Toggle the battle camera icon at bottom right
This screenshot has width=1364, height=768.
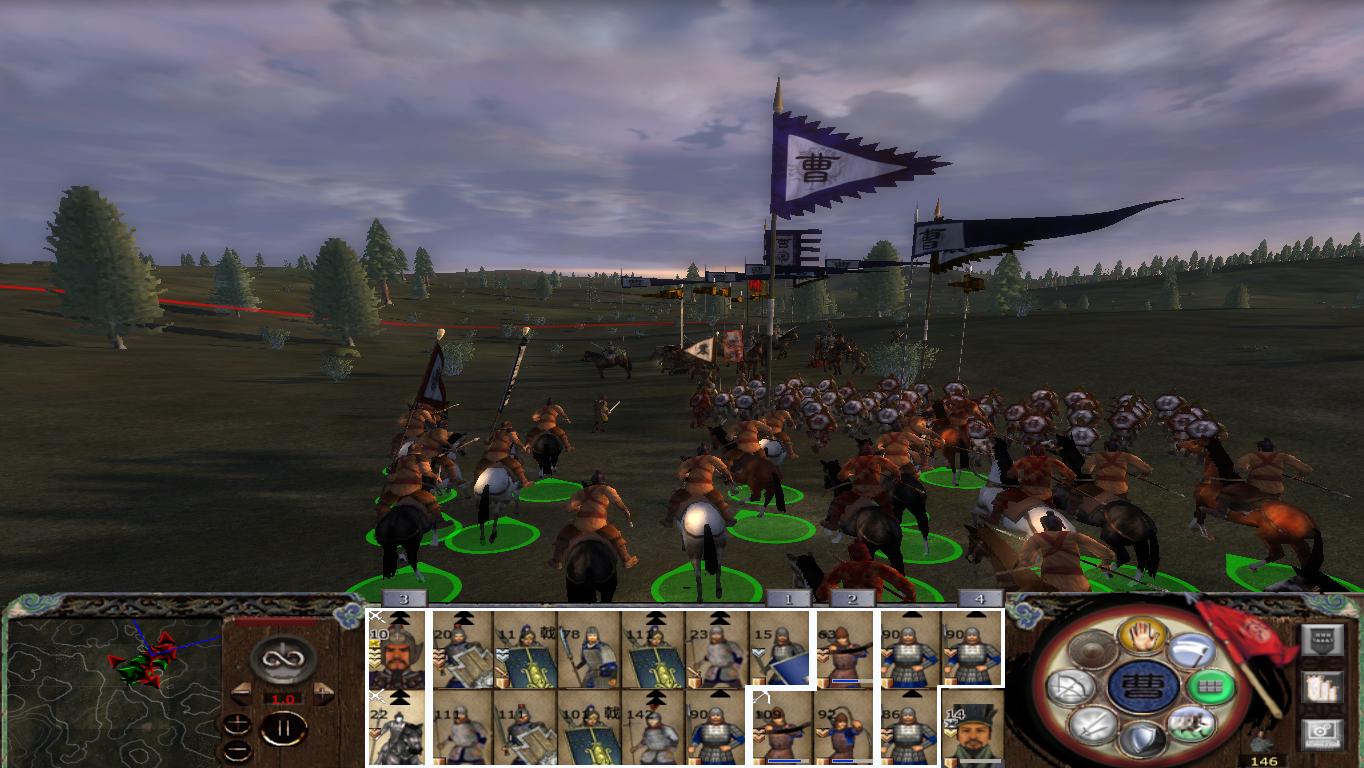click(1323, 732)
